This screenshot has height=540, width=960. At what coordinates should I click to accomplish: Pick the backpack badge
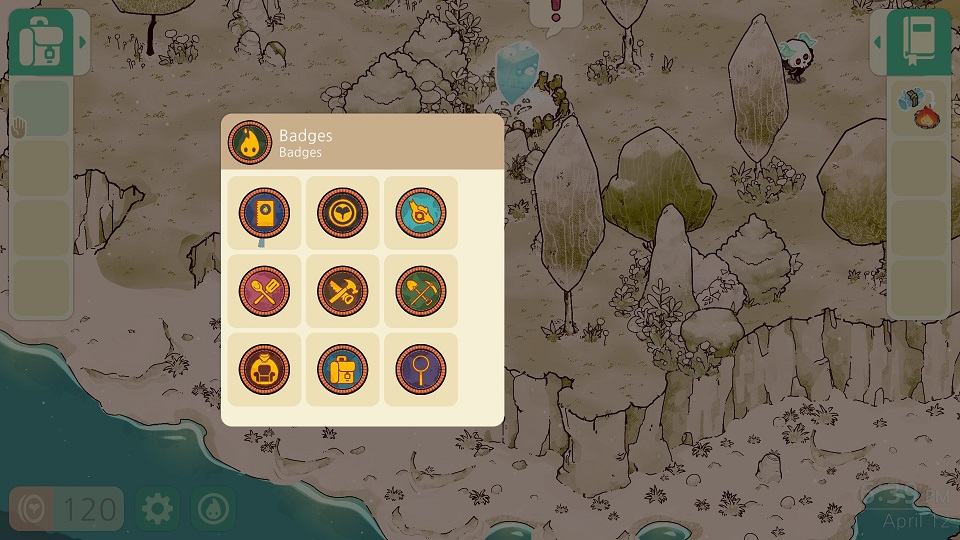click(x=342, y=369)
